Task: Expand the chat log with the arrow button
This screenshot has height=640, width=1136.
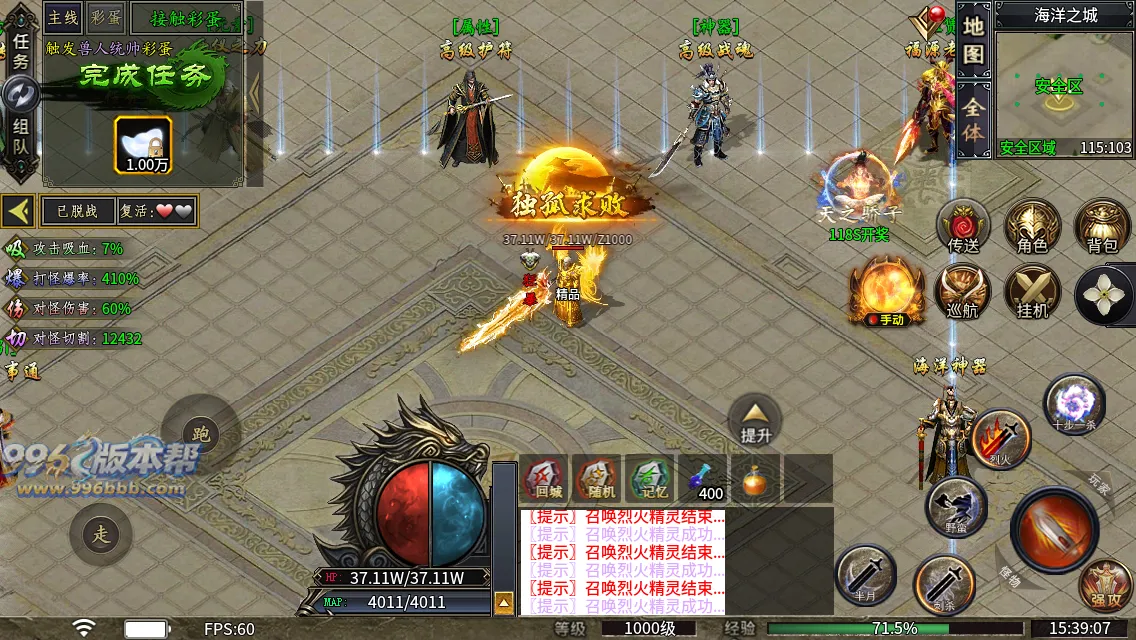Action: [505, 603]
